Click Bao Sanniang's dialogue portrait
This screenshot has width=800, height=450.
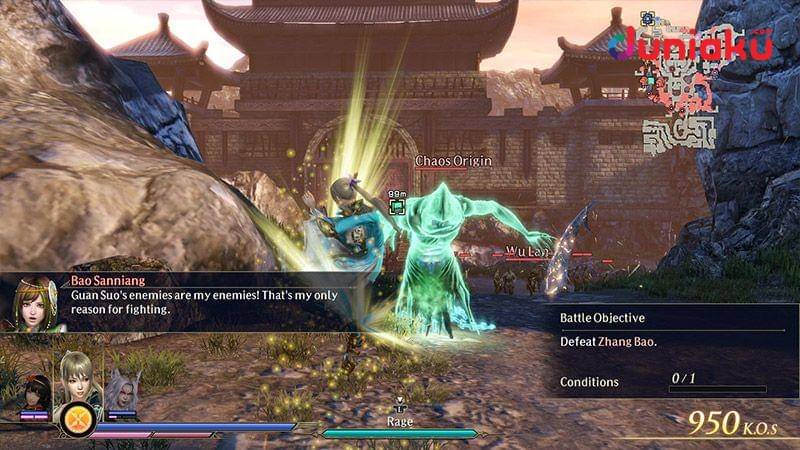coord(36,304)
